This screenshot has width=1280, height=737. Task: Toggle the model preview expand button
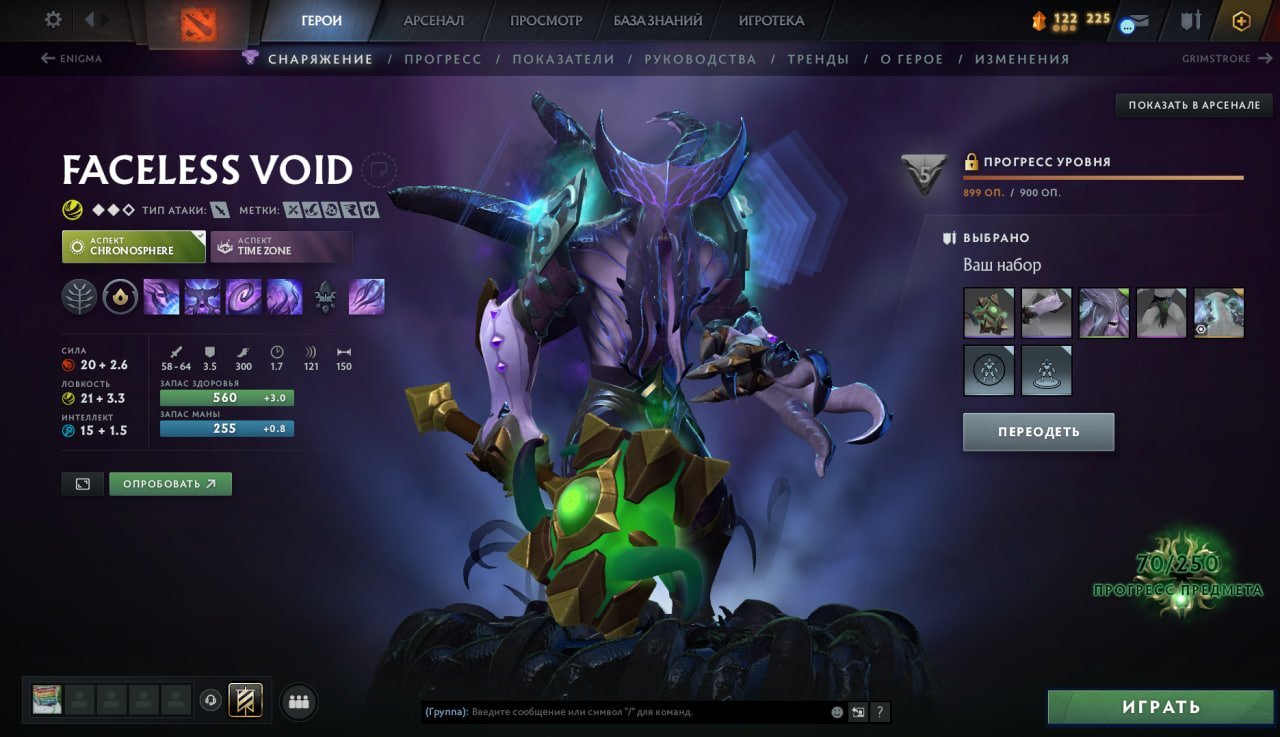tap(82, 483)
